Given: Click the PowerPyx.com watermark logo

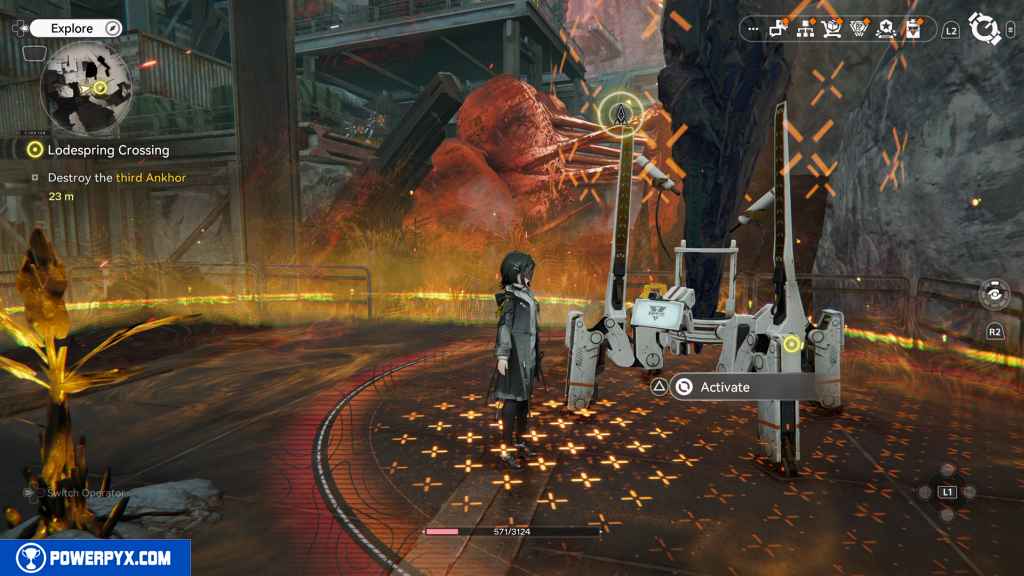Looking at the screenshot, I should [95, 558].
